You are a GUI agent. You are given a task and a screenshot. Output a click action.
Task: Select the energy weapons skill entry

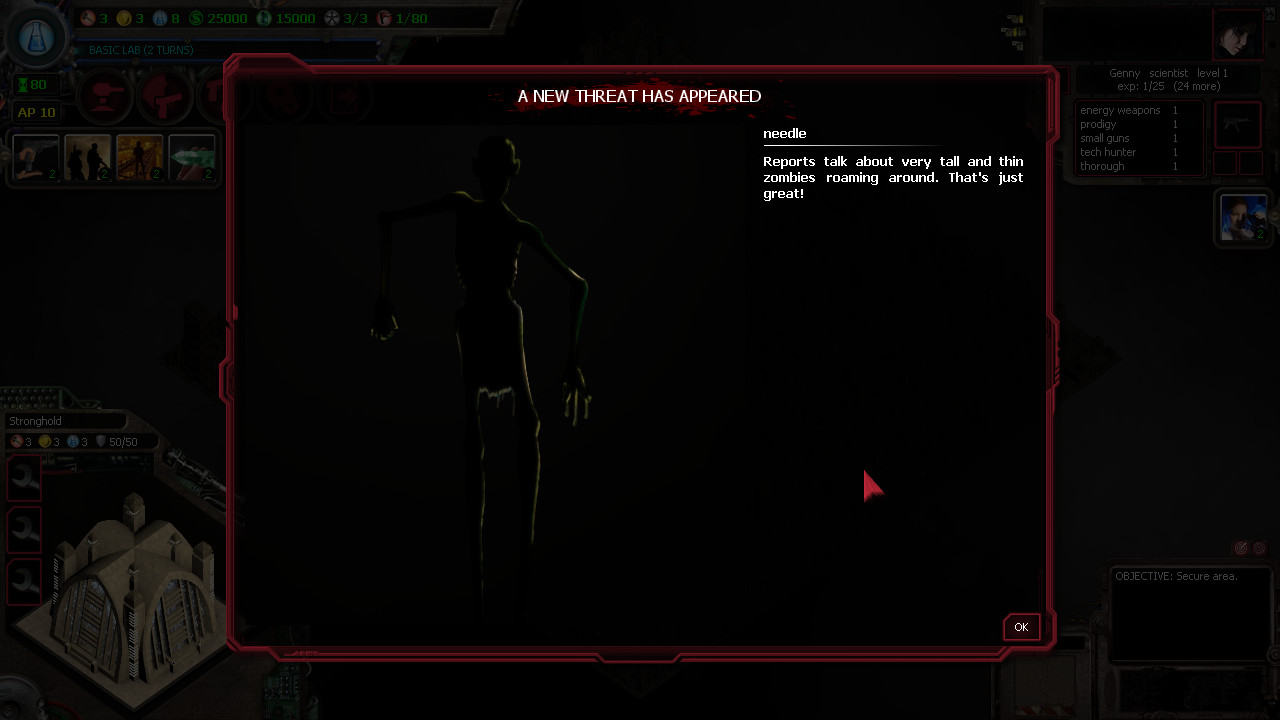point(1120,110)
